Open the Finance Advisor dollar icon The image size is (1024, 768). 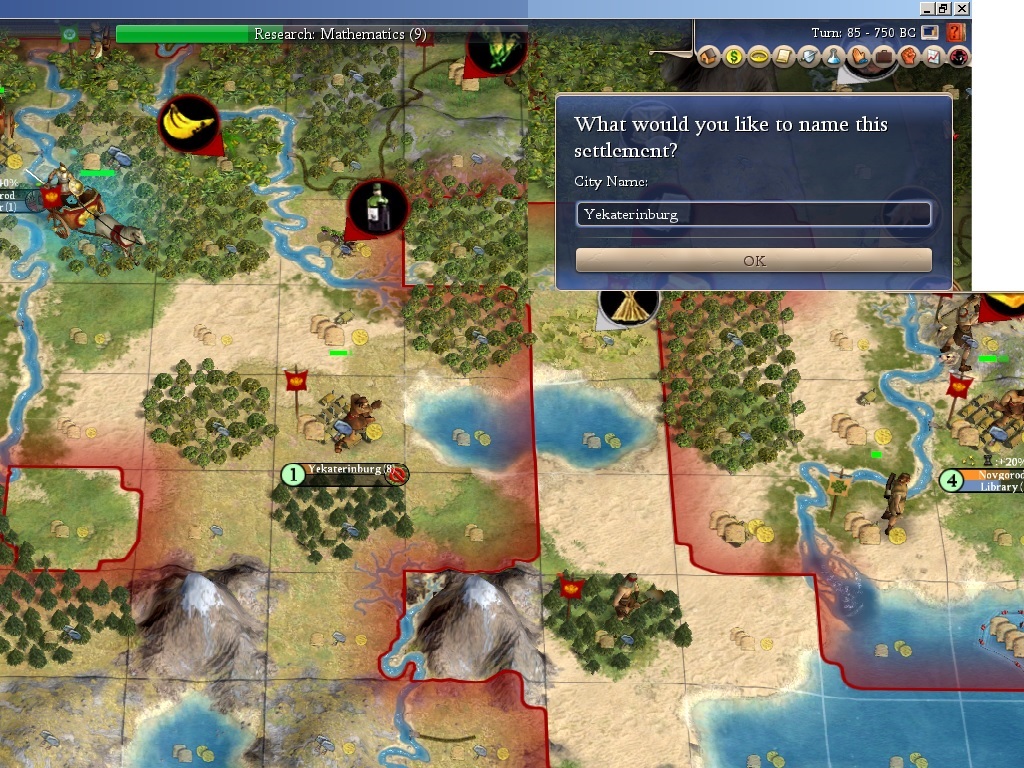[x=733, y=57]
